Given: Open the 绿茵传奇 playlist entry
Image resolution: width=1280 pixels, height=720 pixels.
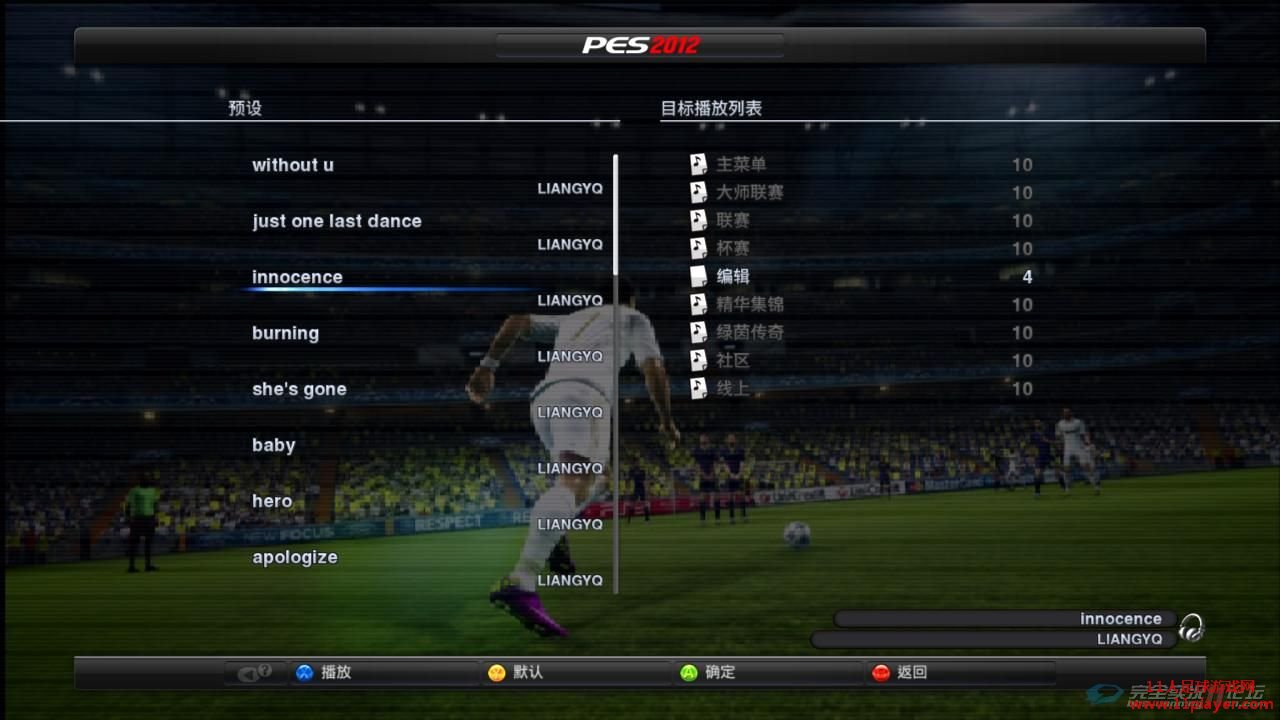Looking at the screenshot, I should point(750,332).
